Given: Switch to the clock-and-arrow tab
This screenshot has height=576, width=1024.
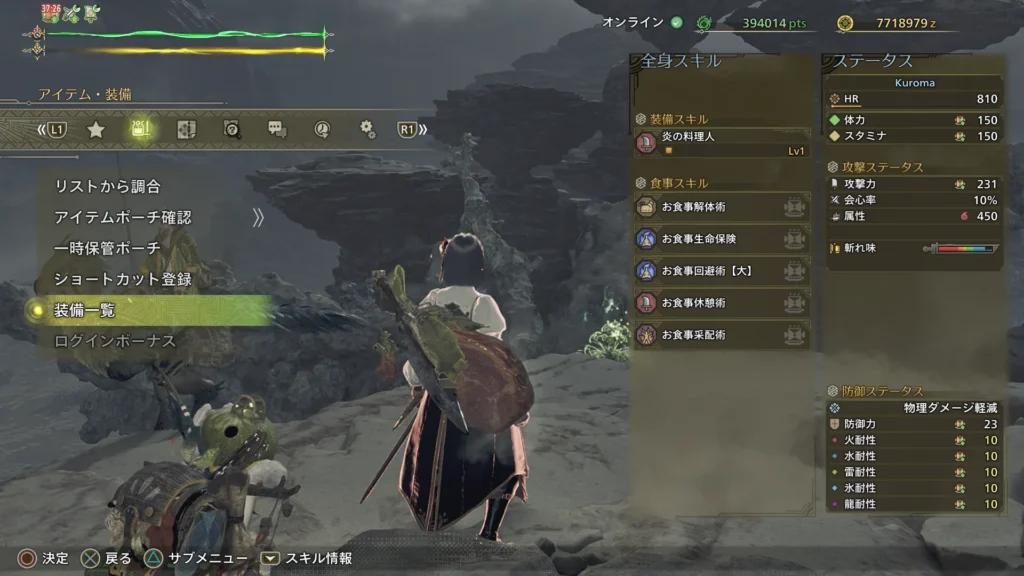Looking at the screenshot, I should click(322, 129).
